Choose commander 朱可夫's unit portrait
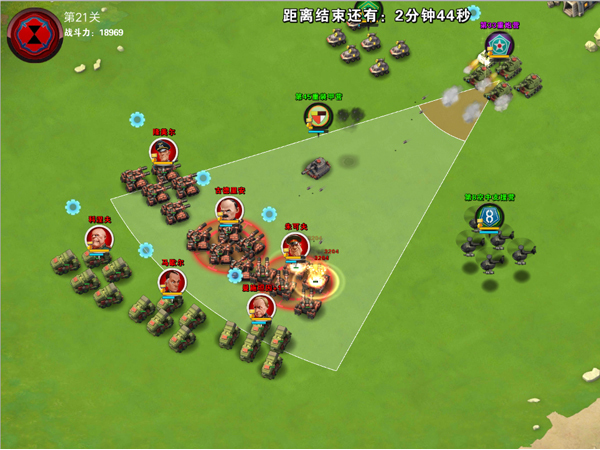Screen dimensions: 600x450 click(x=294, y=246)
